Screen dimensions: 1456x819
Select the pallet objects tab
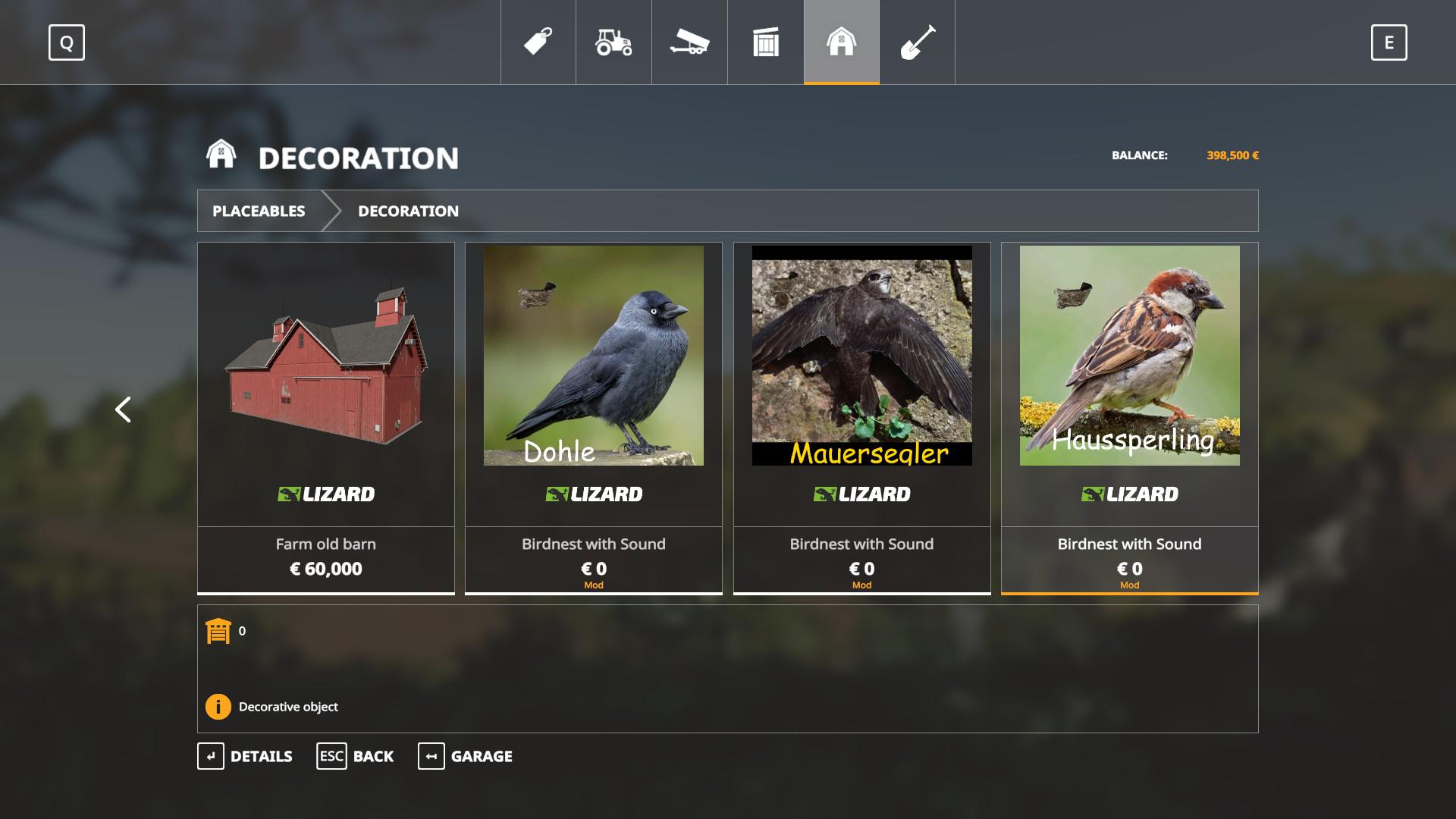click(765, 42)
